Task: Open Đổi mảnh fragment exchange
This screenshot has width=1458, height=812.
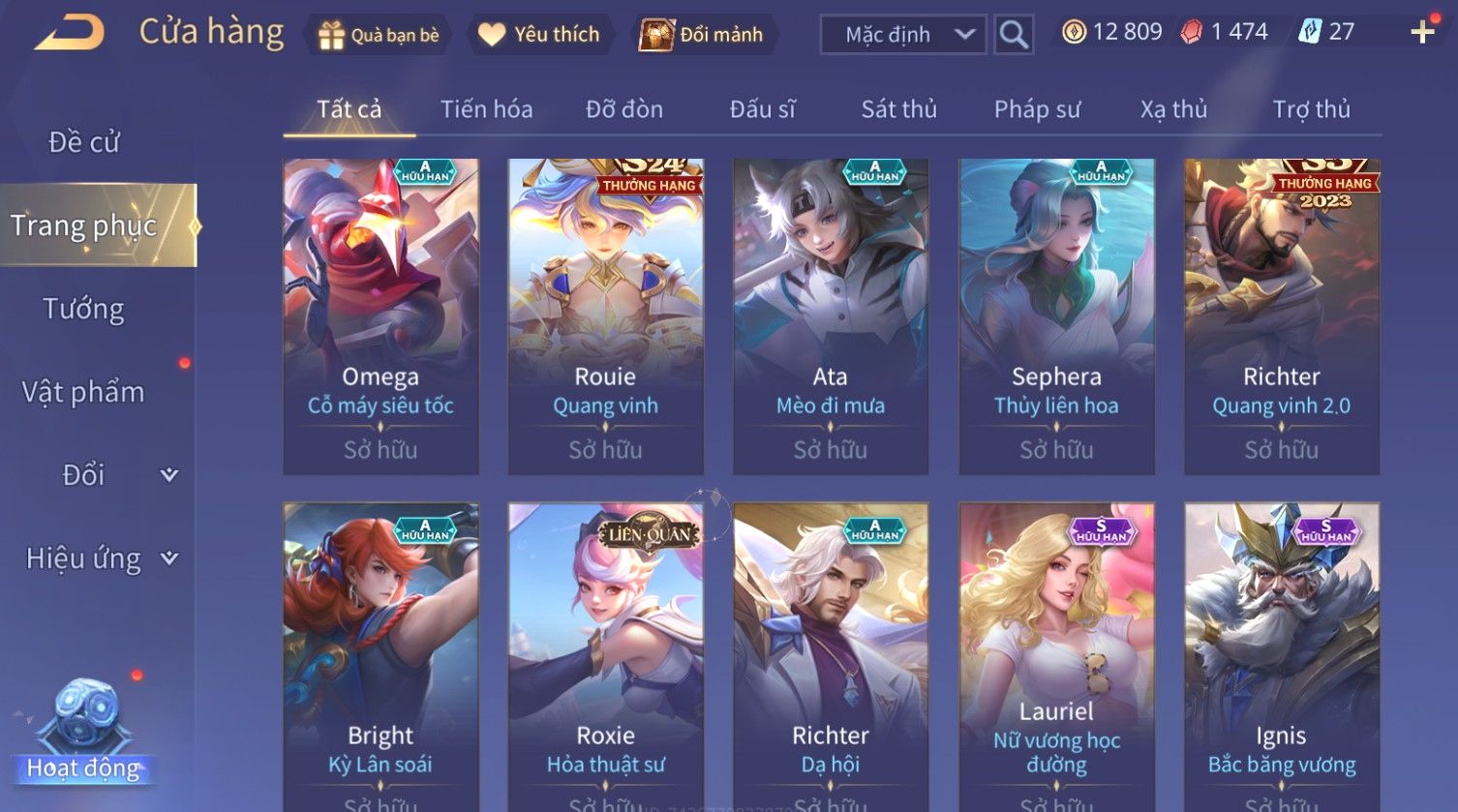Action: pos(702,35)
